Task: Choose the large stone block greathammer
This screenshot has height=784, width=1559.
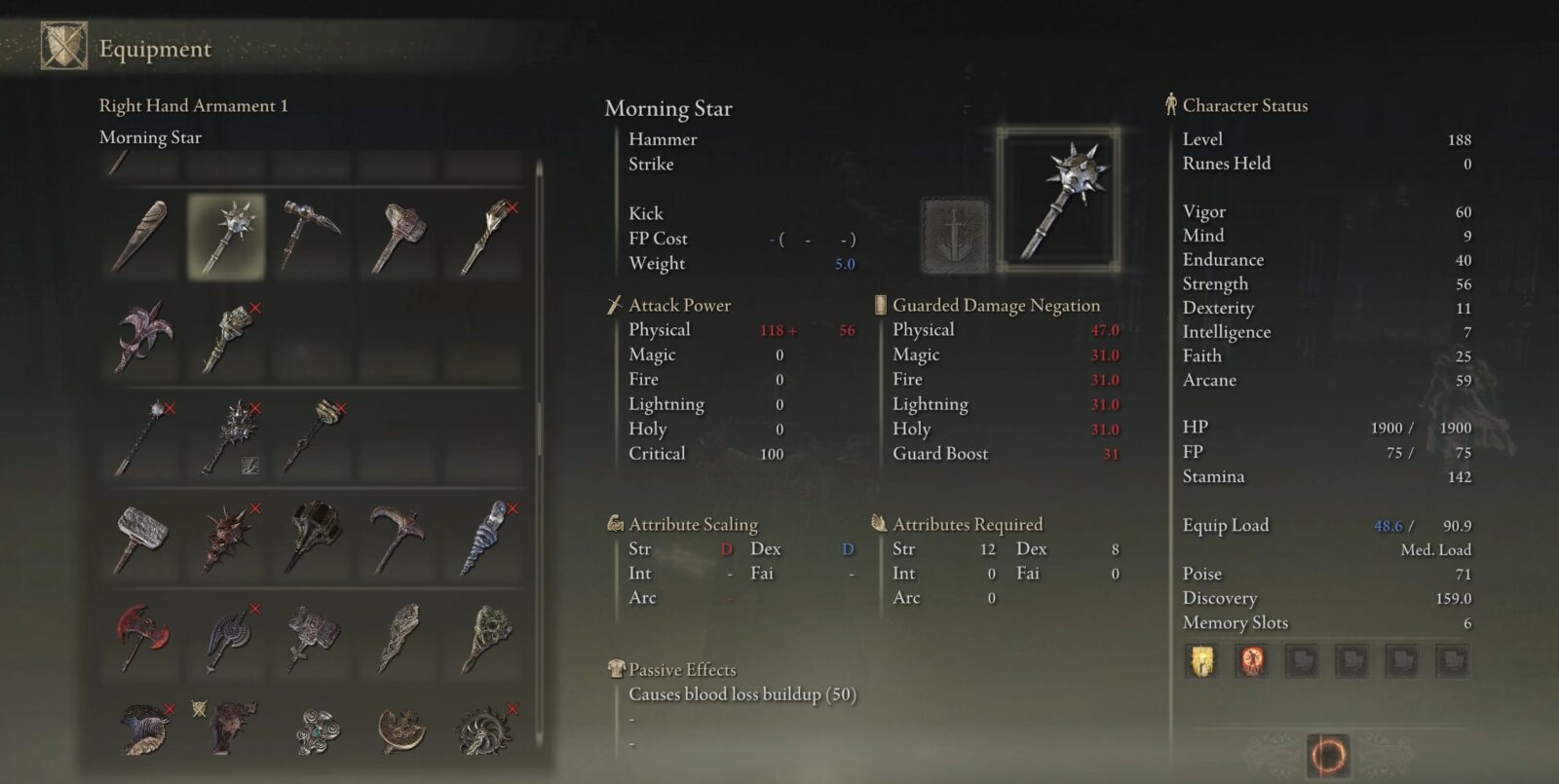Action: 141,538
